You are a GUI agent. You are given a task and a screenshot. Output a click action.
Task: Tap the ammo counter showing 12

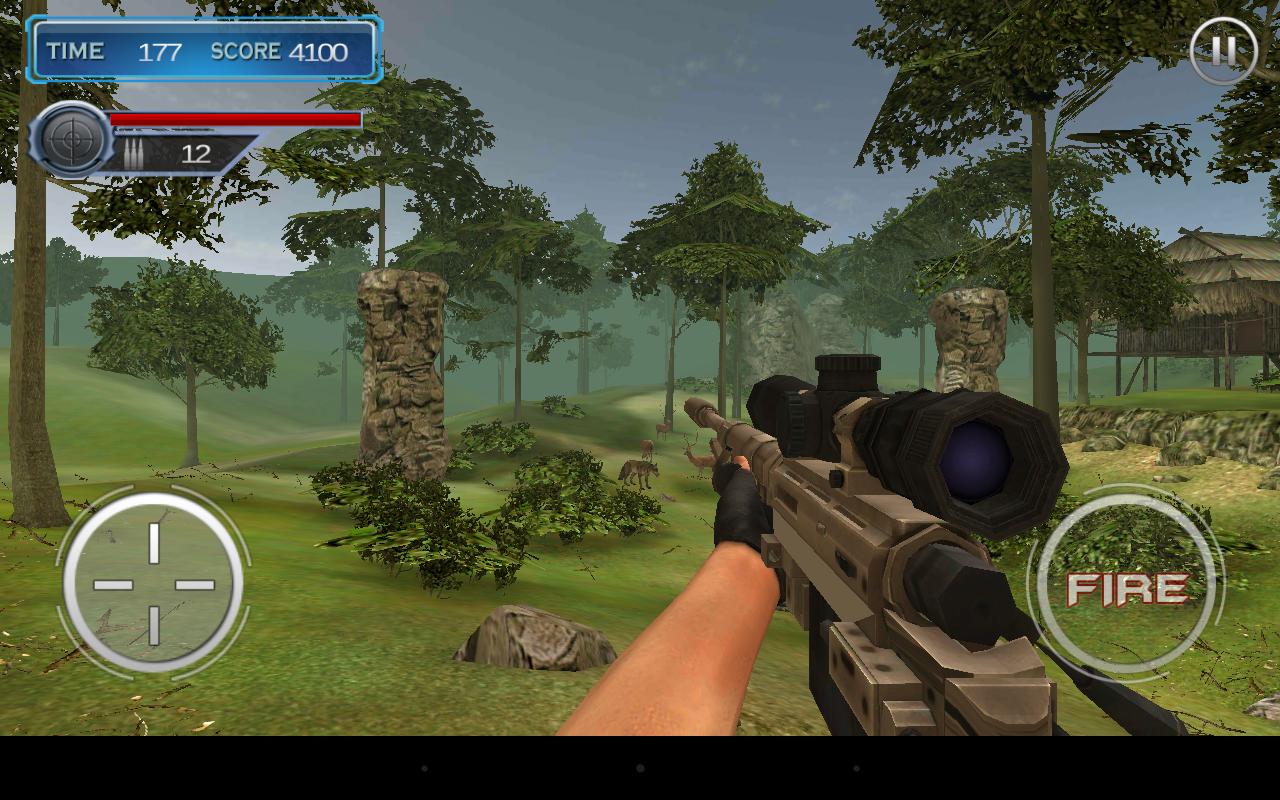tap(196, 154)
